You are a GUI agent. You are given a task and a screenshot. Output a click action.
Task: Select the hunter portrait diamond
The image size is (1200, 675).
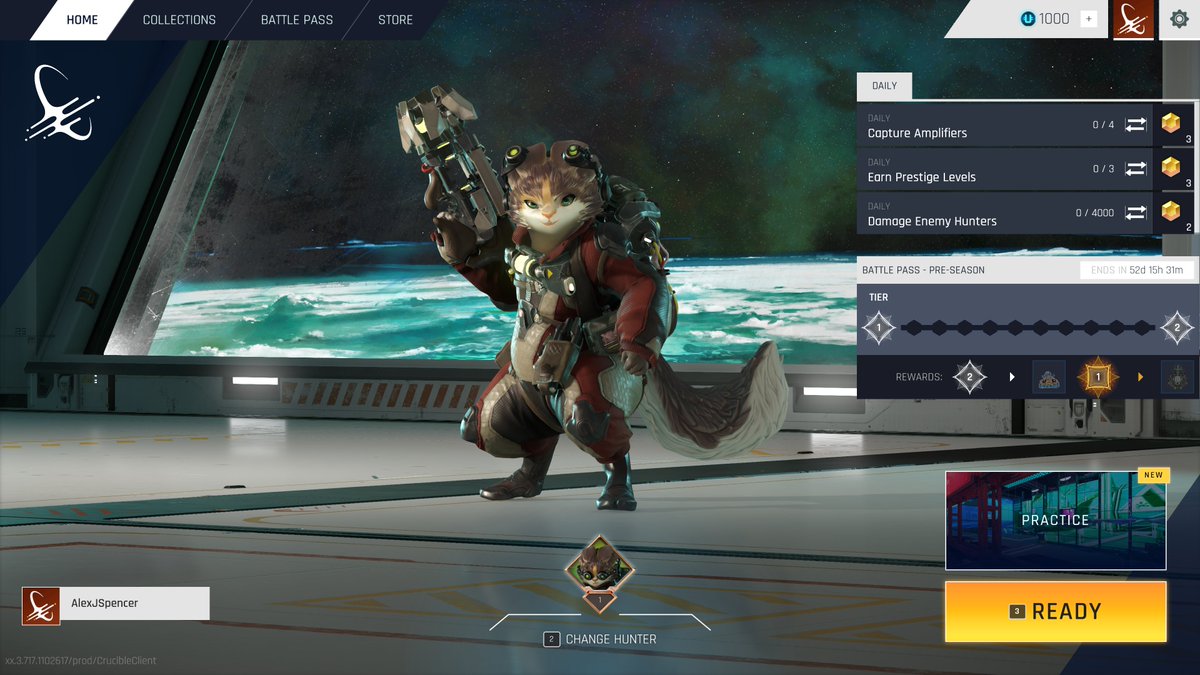[599, 568]
